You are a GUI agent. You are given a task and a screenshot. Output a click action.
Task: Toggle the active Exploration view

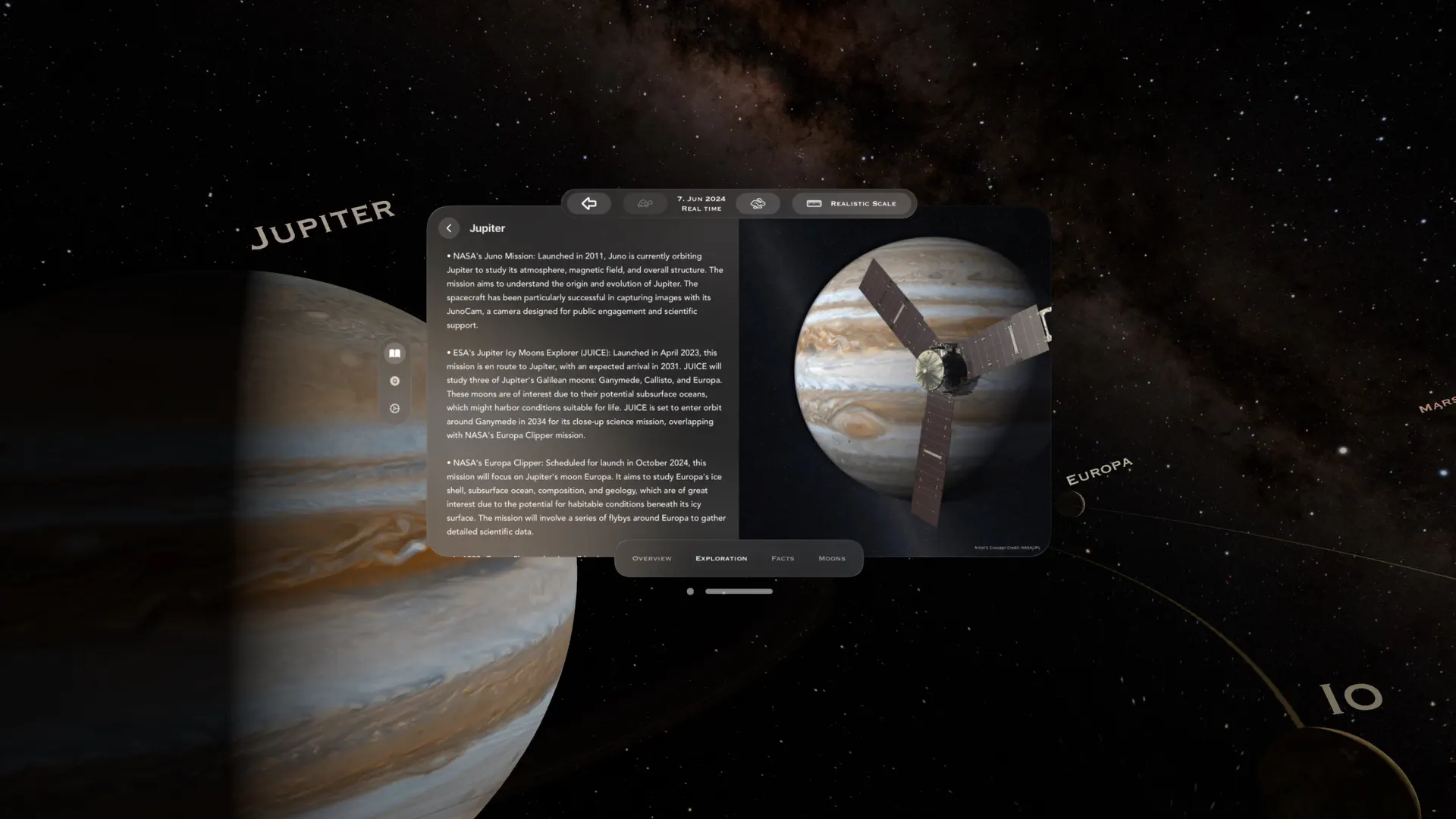click(x=720, y=558)
